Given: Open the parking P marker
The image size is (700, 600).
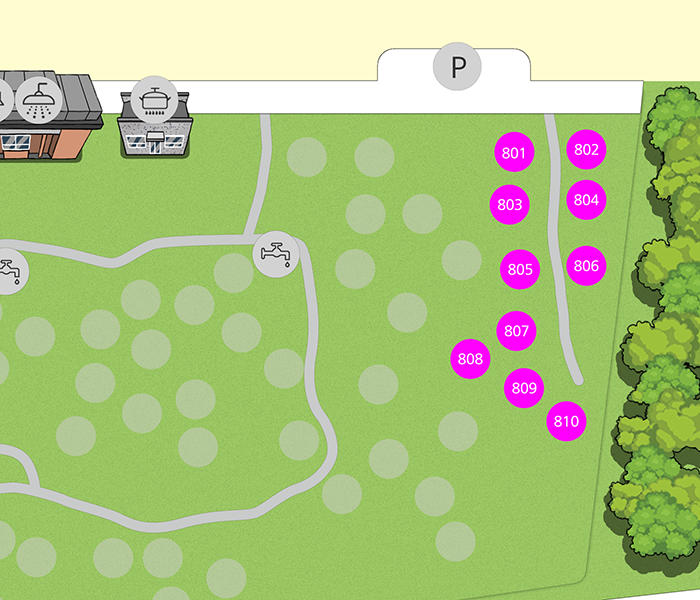Looking at the screenshot, I should (x=457, y=68).
